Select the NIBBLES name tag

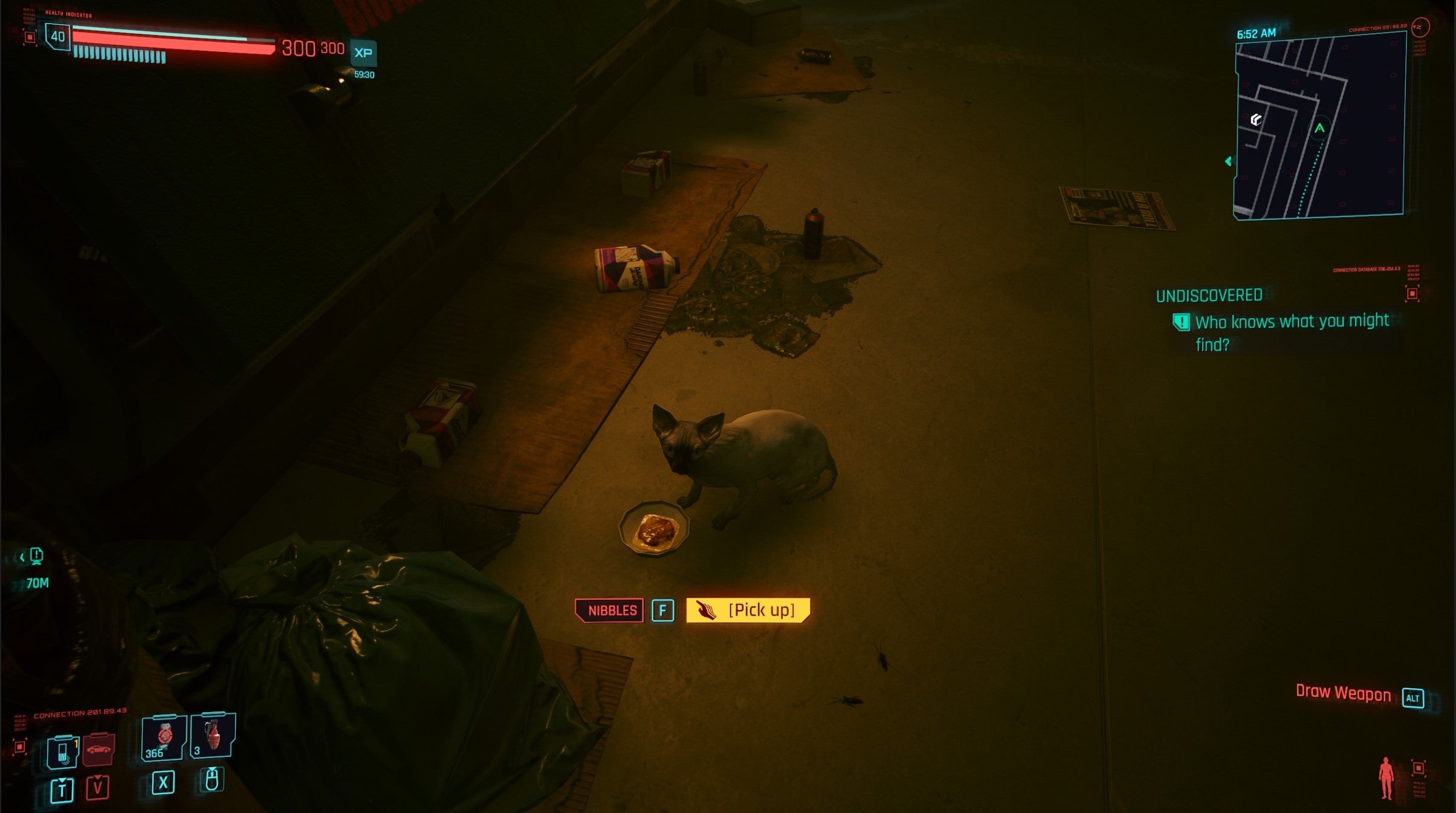[x=610, y=611]
